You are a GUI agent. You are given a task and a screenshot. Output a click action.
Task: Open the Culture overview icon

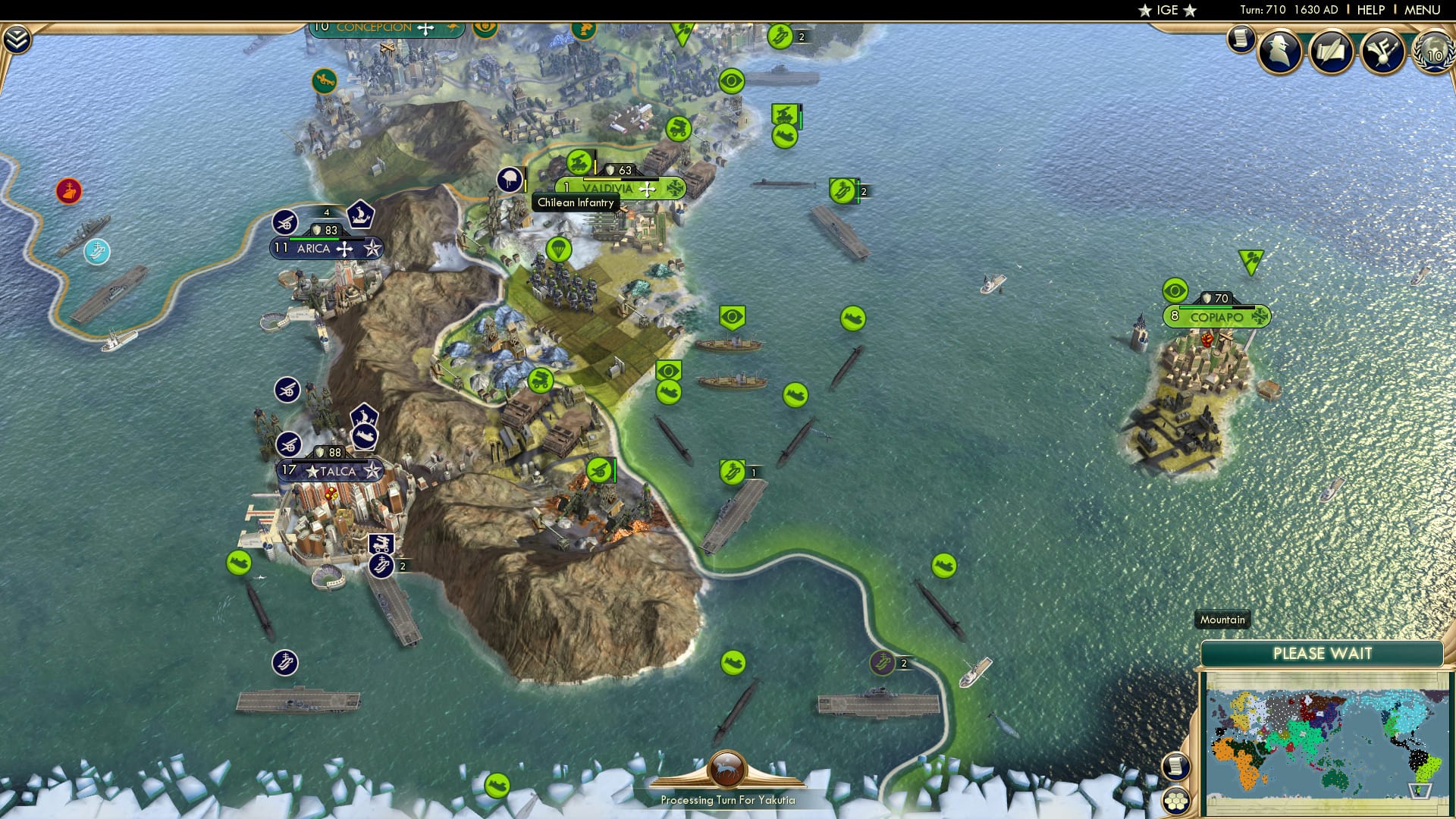(1382, 52)
